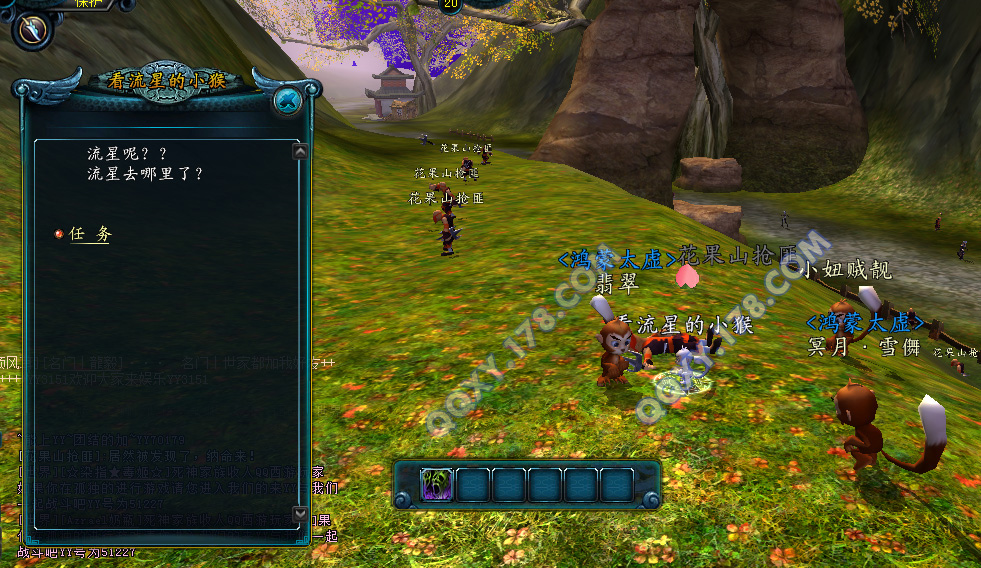This screenshot has height=568, width=981.
Task: Click the dialogue scroll-up arrow
Action: 300,152
